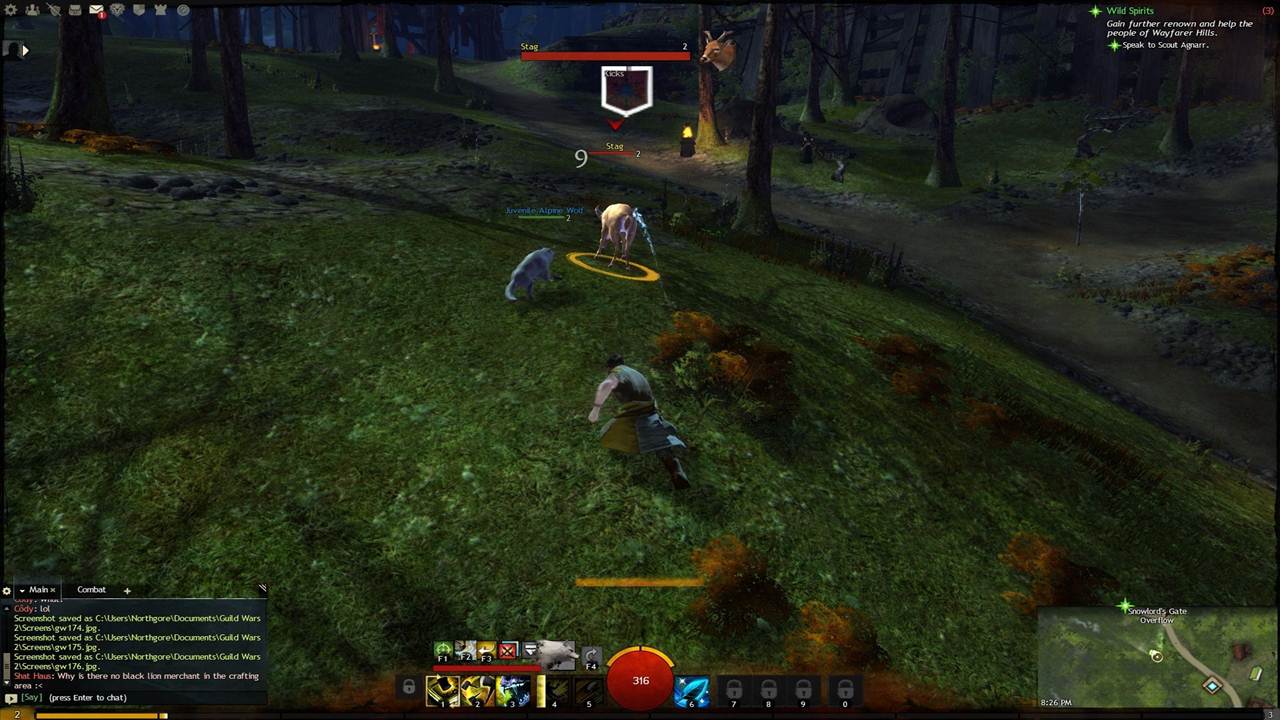The width and height of the screenshot is (1280, 720).
Task: Open the Hero panel icon
Action: 53,10
